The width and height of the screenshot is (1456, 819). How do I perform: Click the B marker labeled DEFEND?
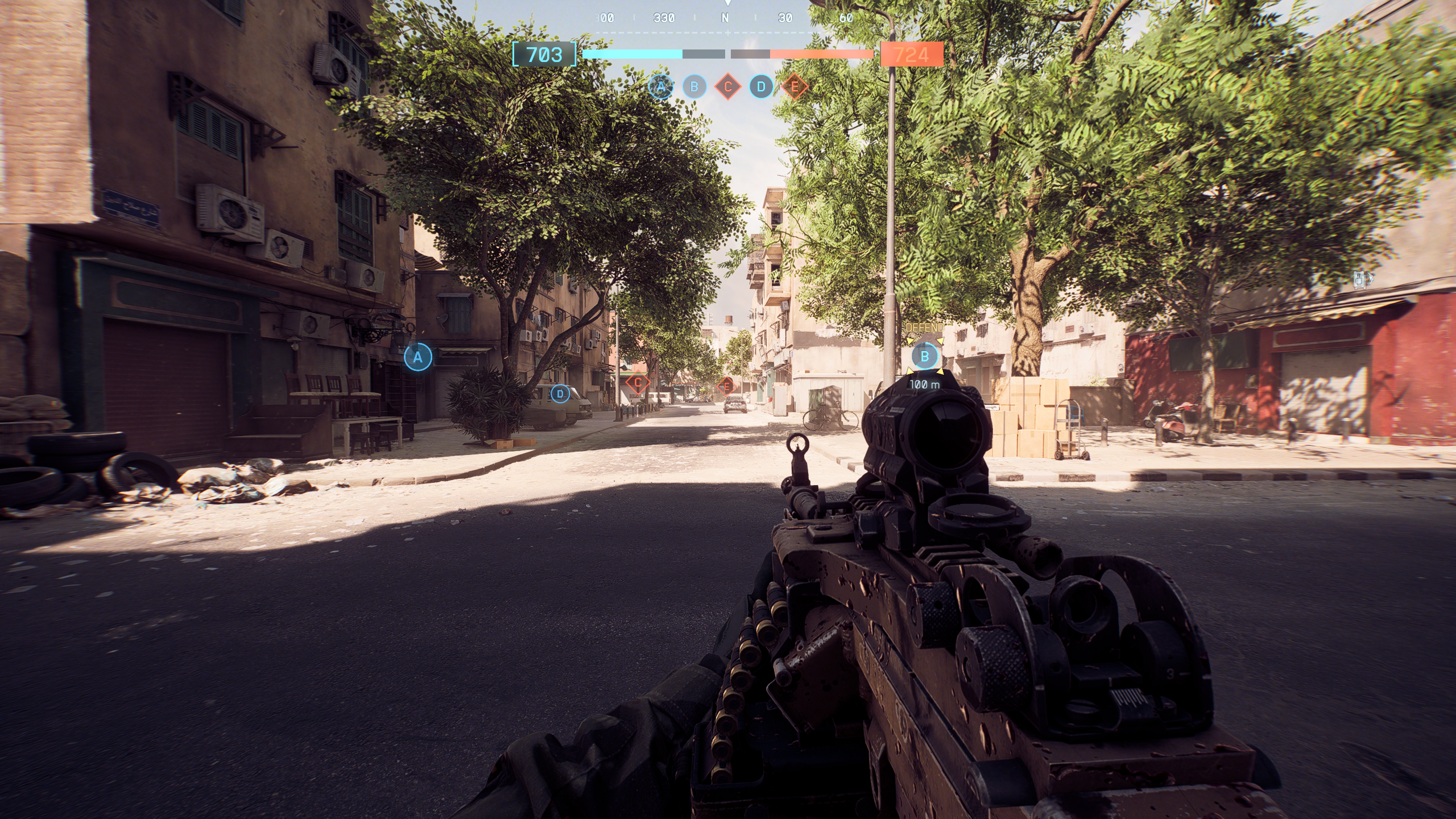(x=924, y=357)
